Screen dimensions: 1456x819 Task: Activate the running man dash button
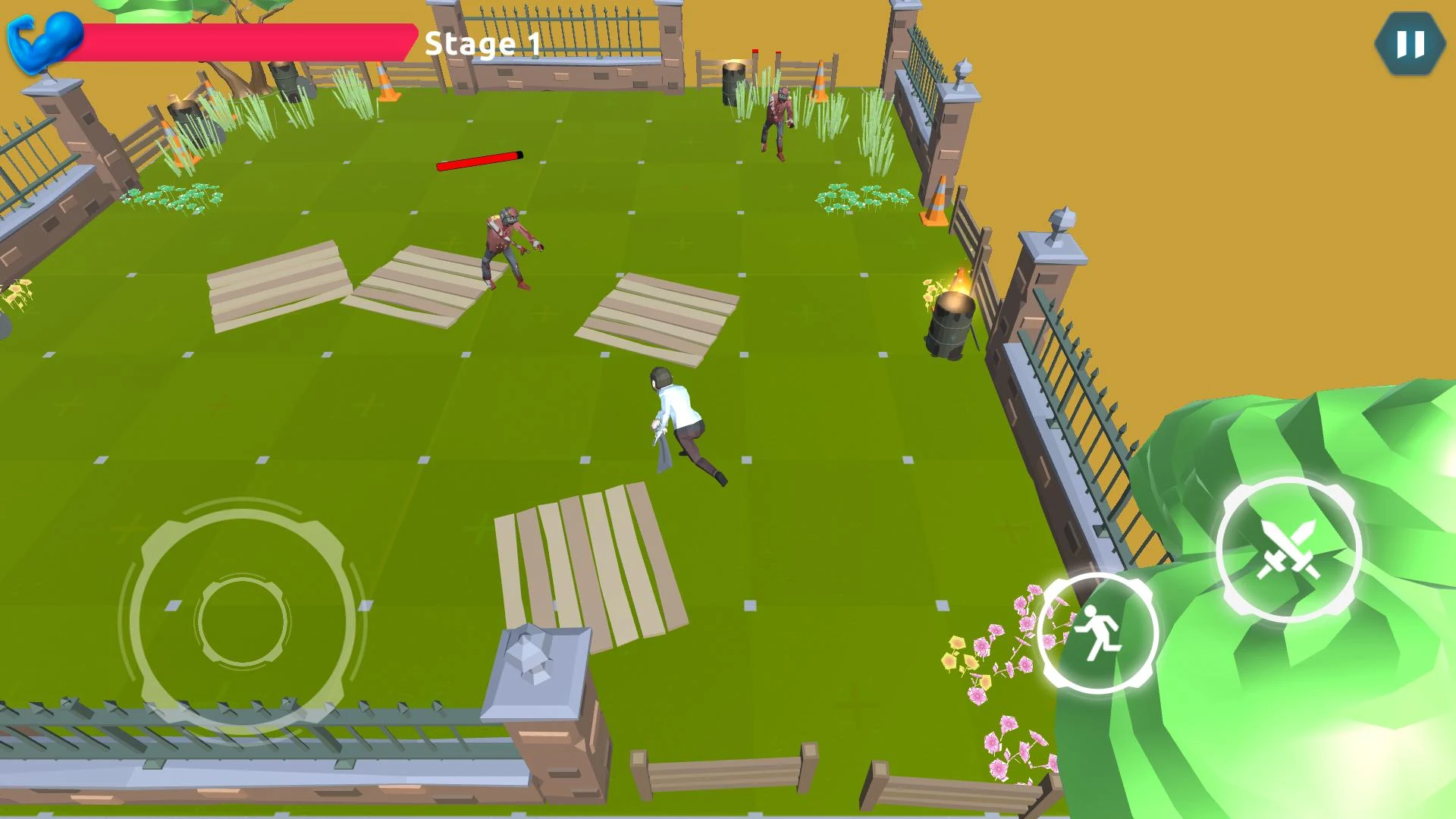(1097, 632)
